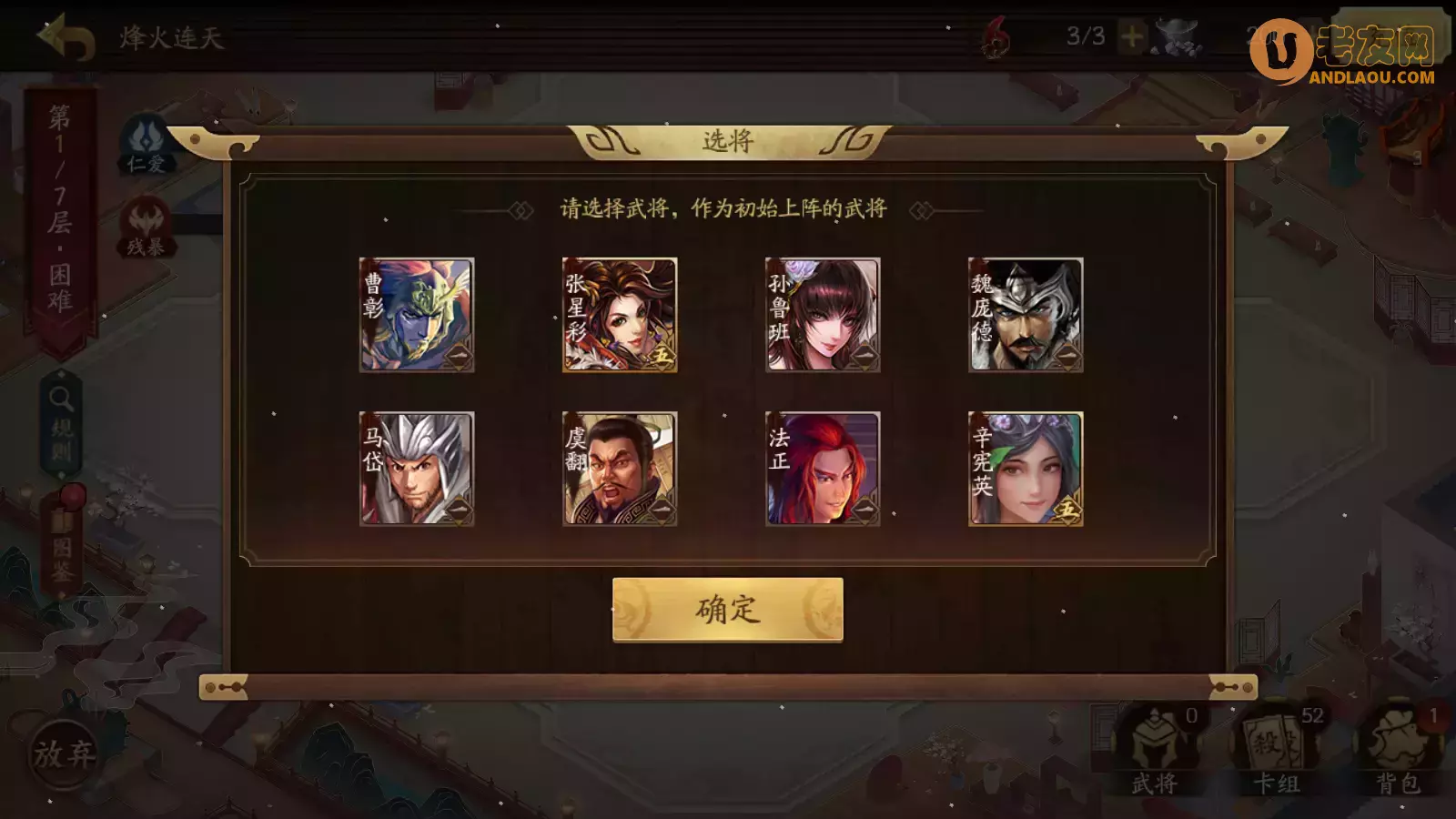This screenshot has width=1456, height=819.
Task: Click the back arrow beside 烽火连天
Action: pyautogui.click(x=66, y=35)
